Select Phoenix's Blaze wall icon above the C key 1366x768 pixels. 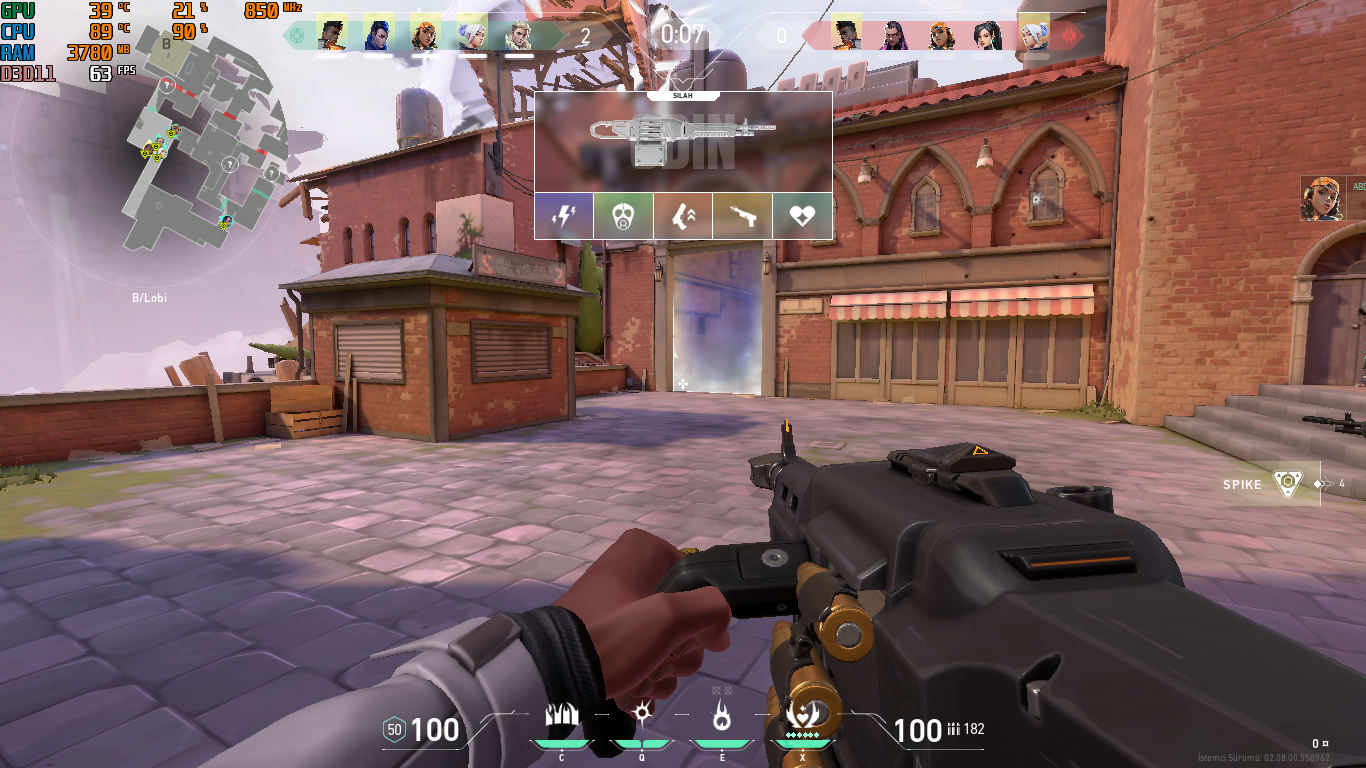click(563, 714)
